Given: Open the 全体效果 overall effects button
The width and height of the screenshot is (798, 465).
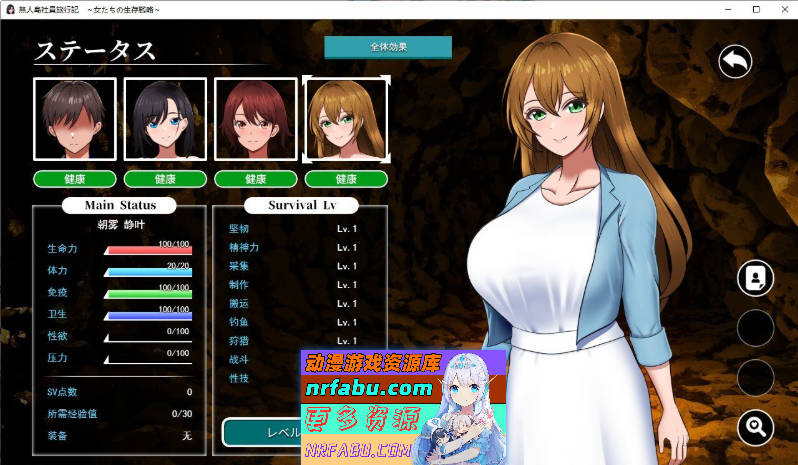Looking at the screenshot, I should click(x=388, y=47).
